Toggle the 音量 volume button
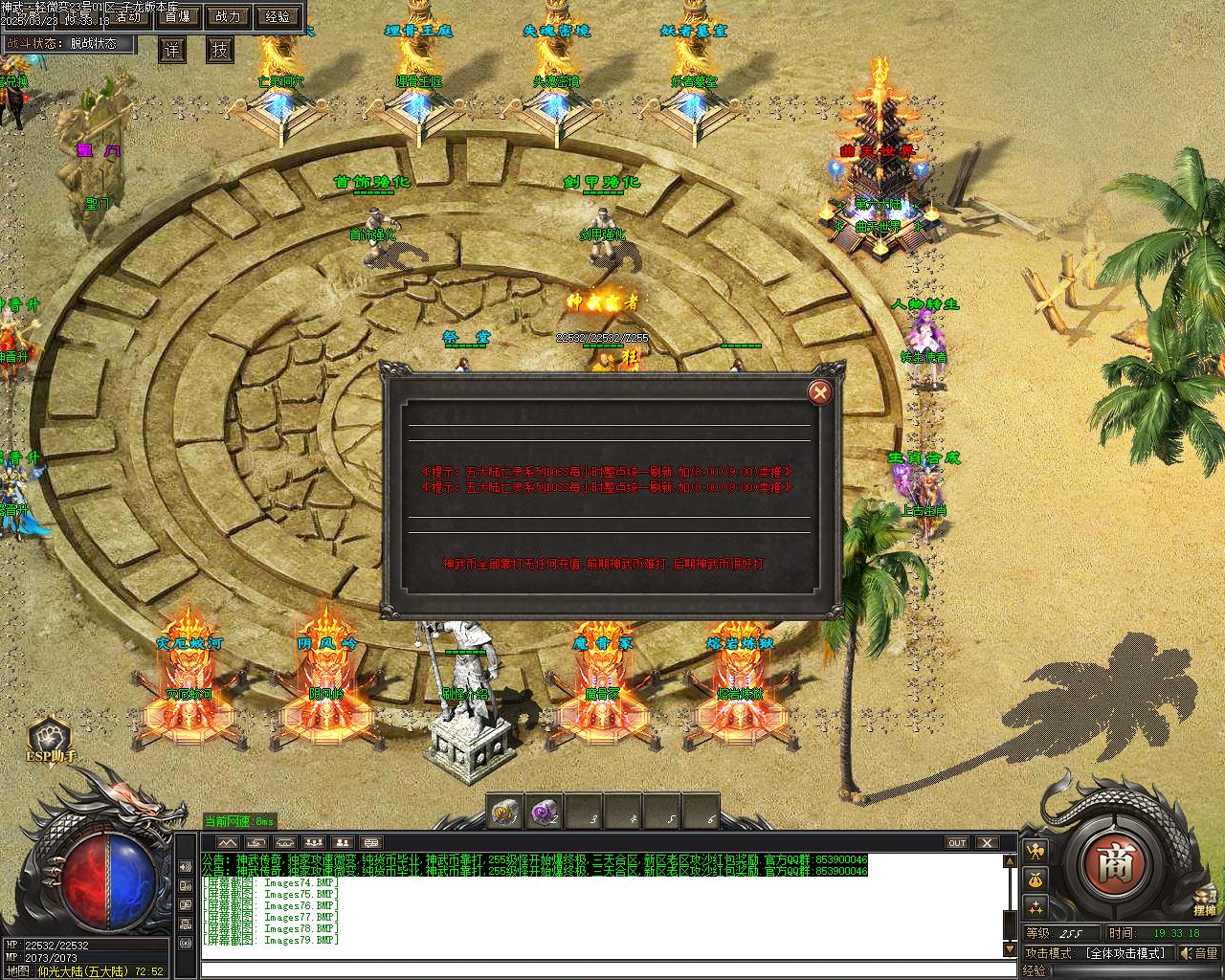Image resolution: width=1225 pixels, height=980 pixels. click(x=1199, y=953)
